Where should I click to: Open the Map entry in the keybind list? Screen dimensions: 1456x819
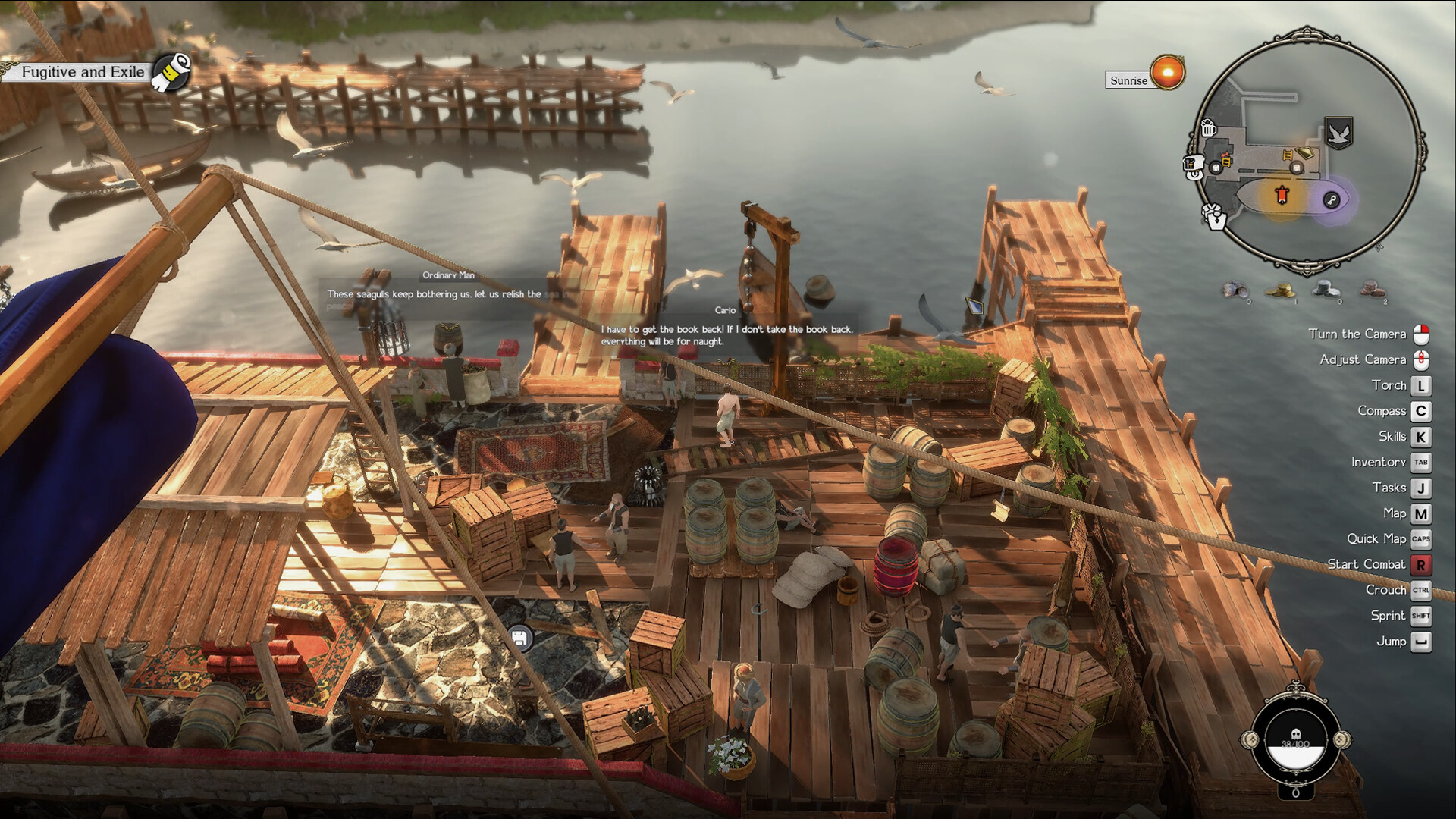pyautogui.click(x=1421, y=513)
